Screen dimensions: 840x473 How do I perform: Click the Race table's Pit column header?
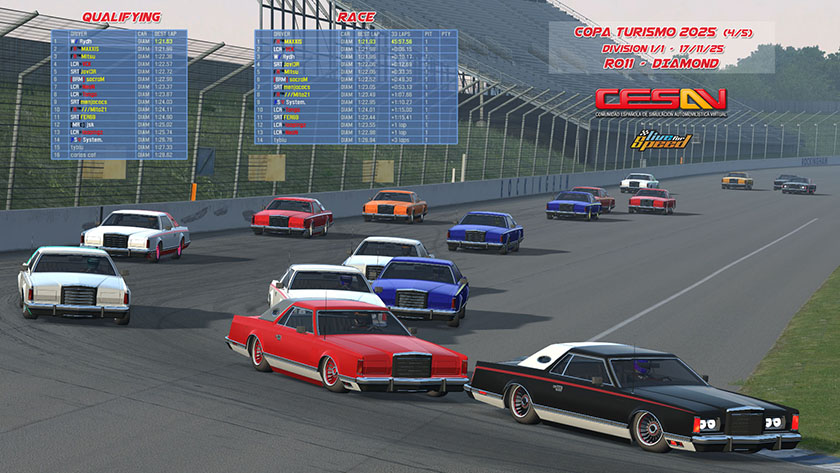tap(428, 34)
